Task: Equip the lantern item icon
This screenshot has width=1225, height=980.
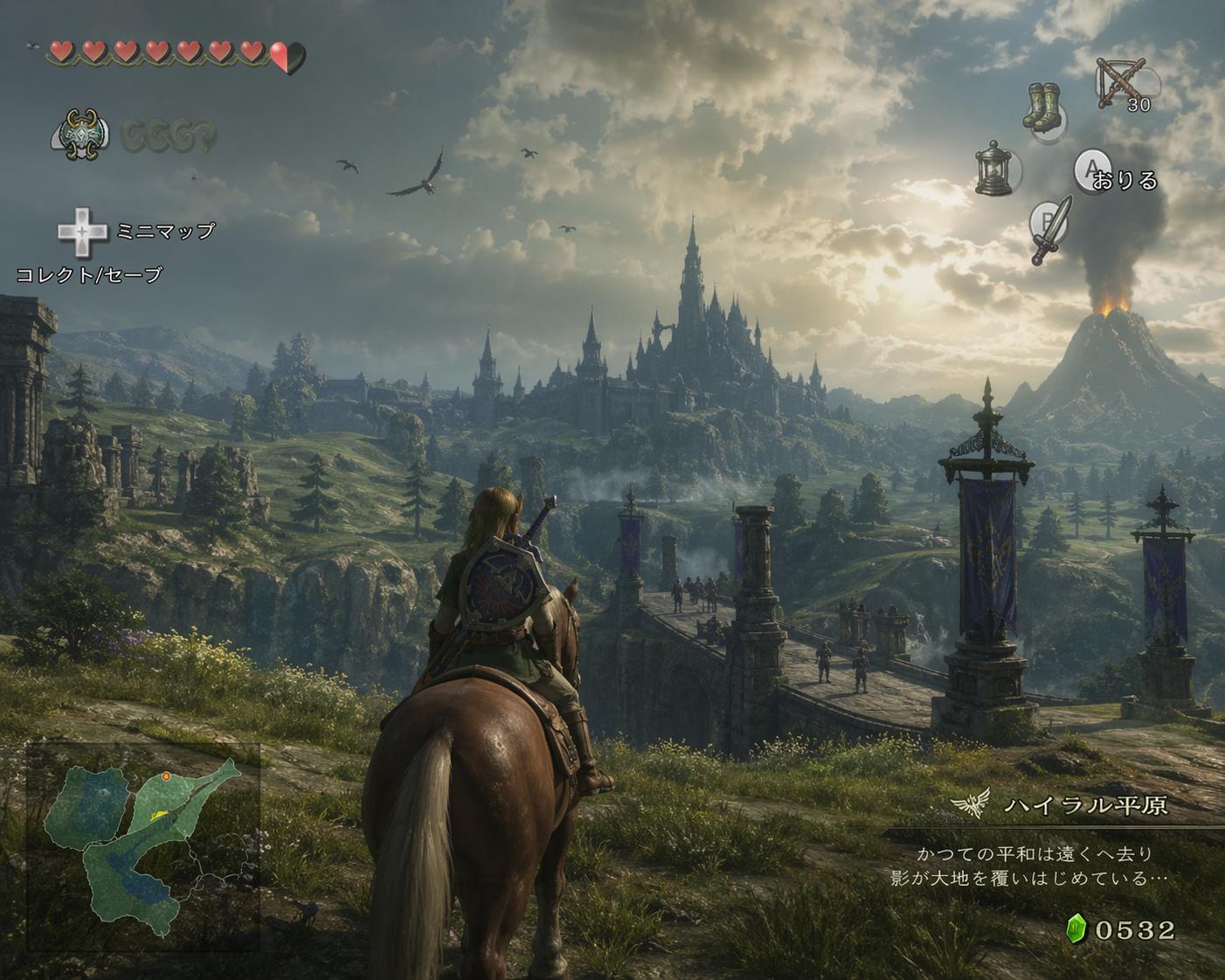Action: click(x=996, y=169)
